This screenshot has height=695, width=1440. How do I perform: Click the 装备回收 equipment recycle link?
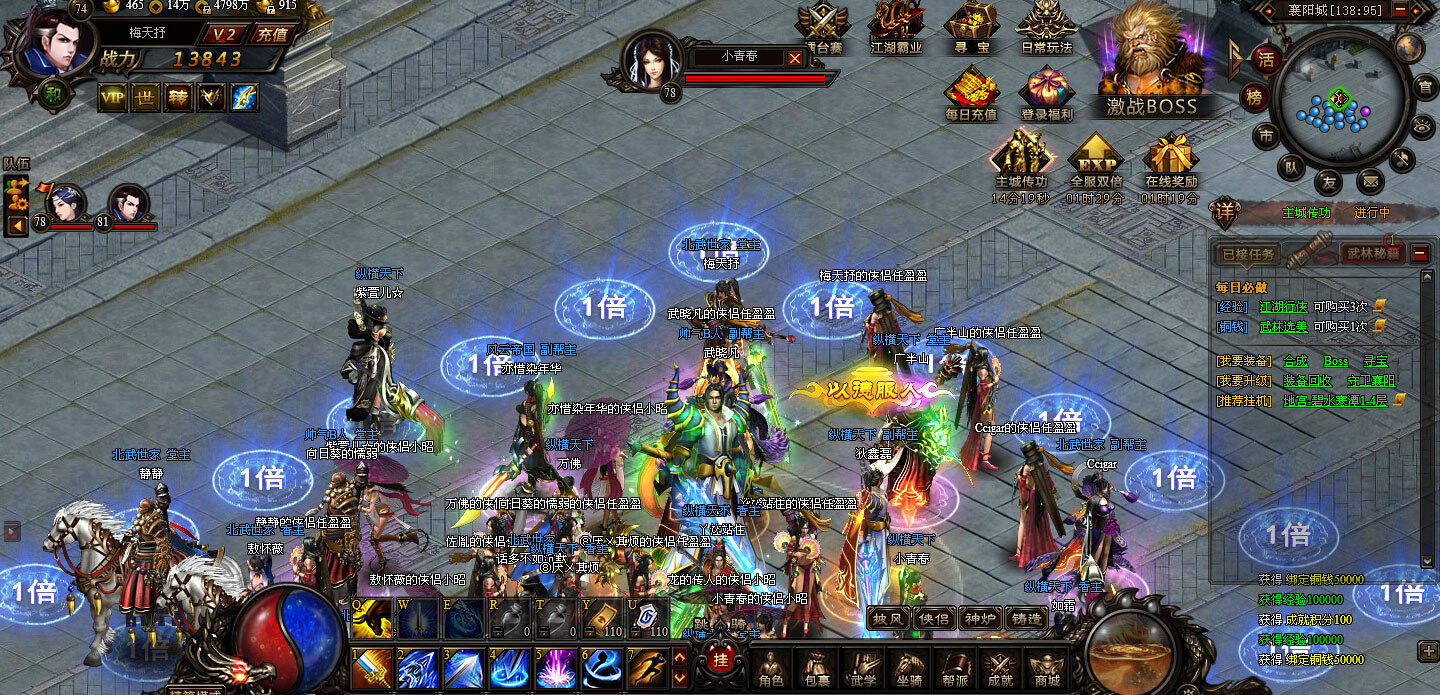pyautogui.click(x=1308, y=380)
